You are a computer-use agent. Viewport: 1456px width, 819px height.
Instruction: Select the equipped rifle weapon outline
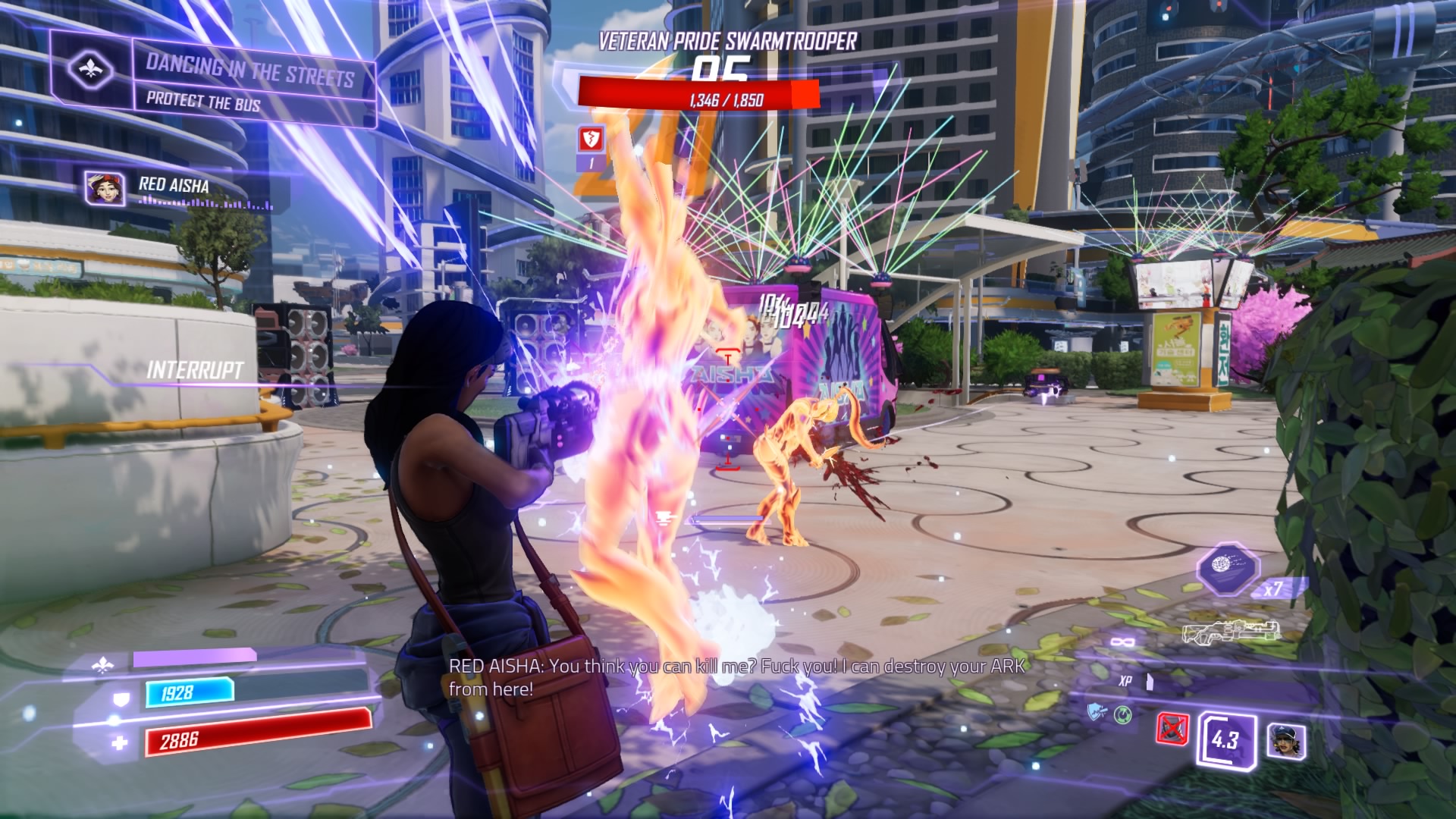point(1232,632)
